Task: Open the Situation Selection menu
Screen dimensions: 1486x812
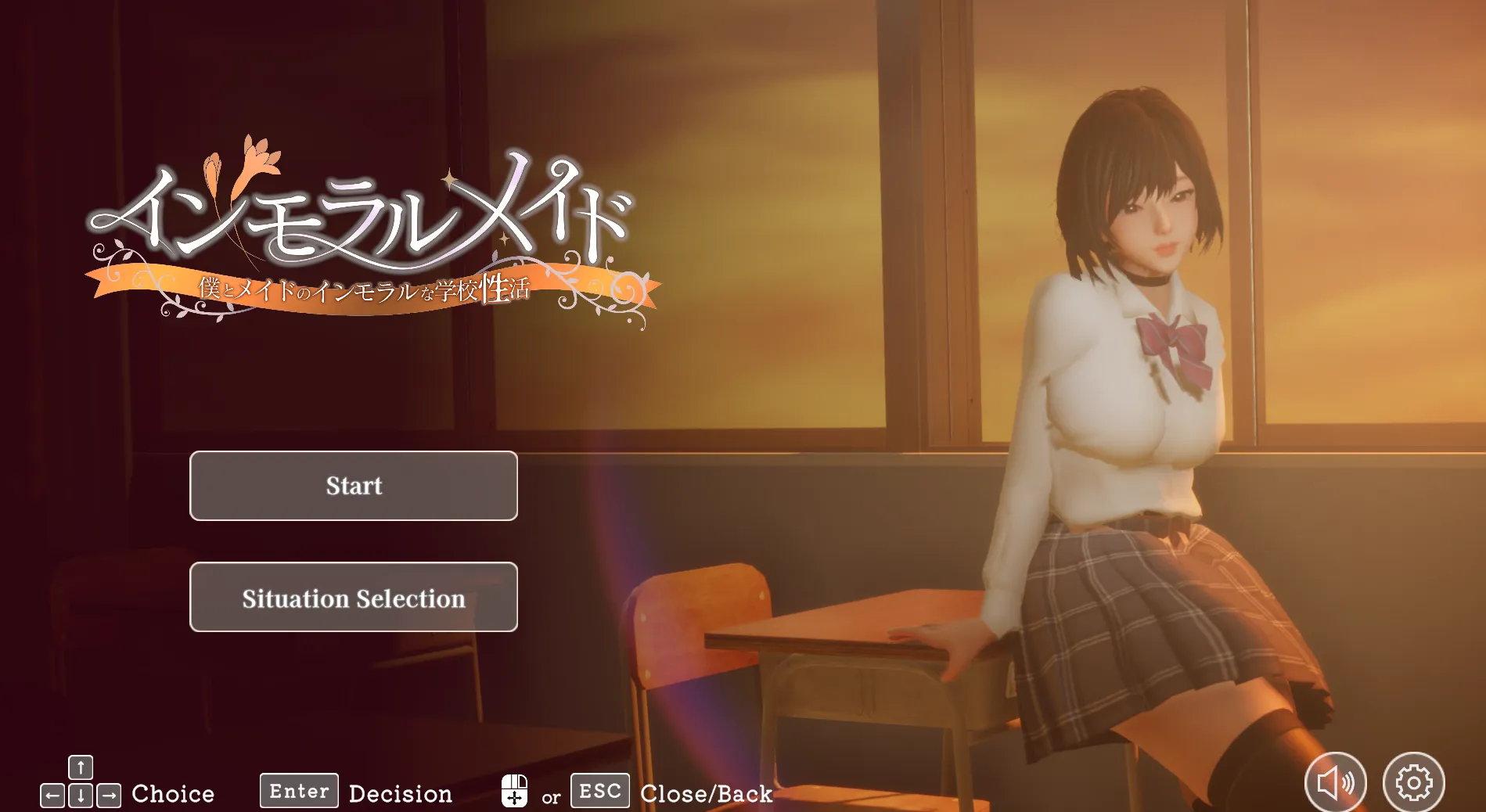Action: [x=353, y=597]
